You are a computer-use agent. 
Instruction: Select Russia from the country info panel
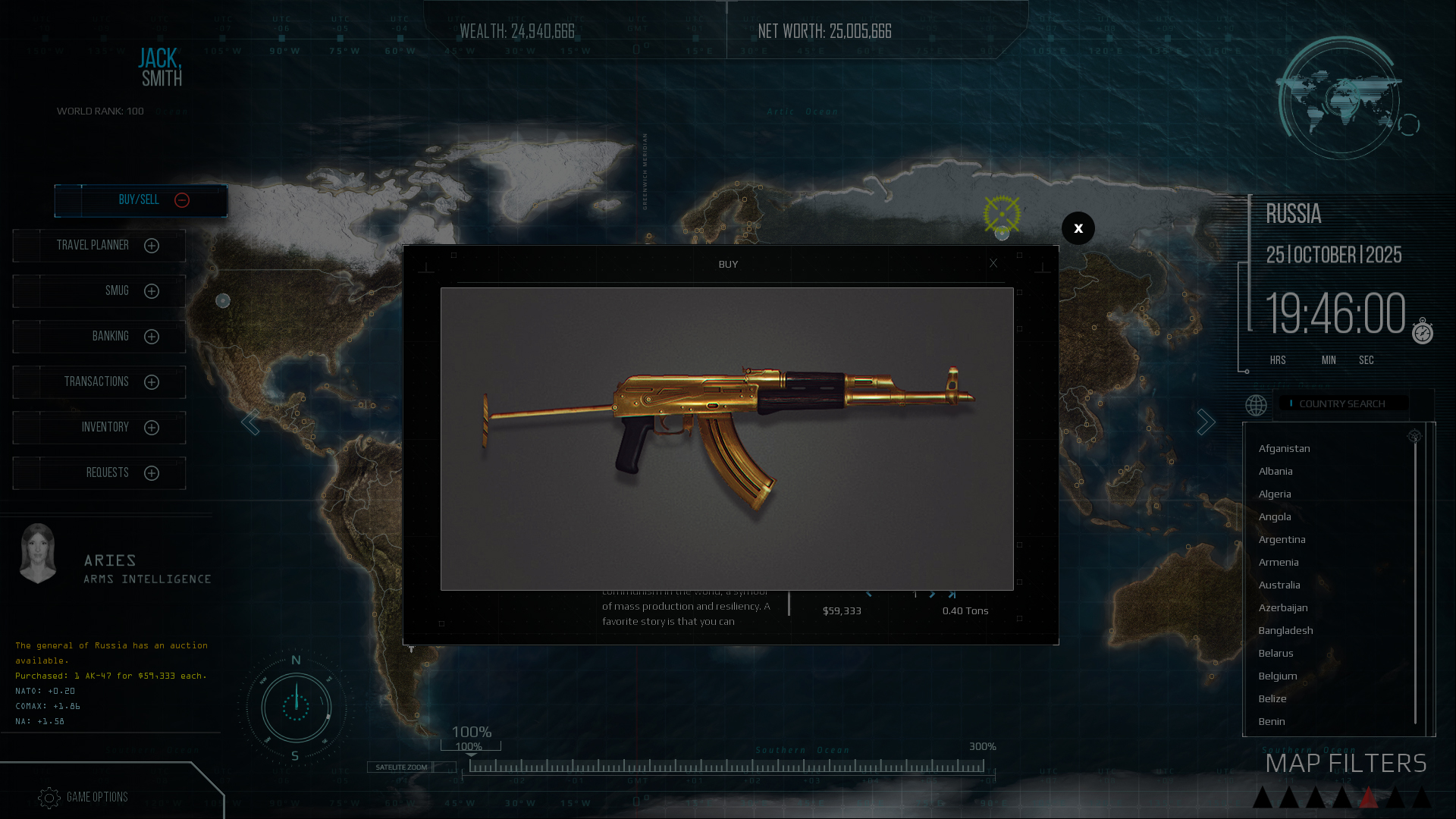click(x=1294, y=215)
